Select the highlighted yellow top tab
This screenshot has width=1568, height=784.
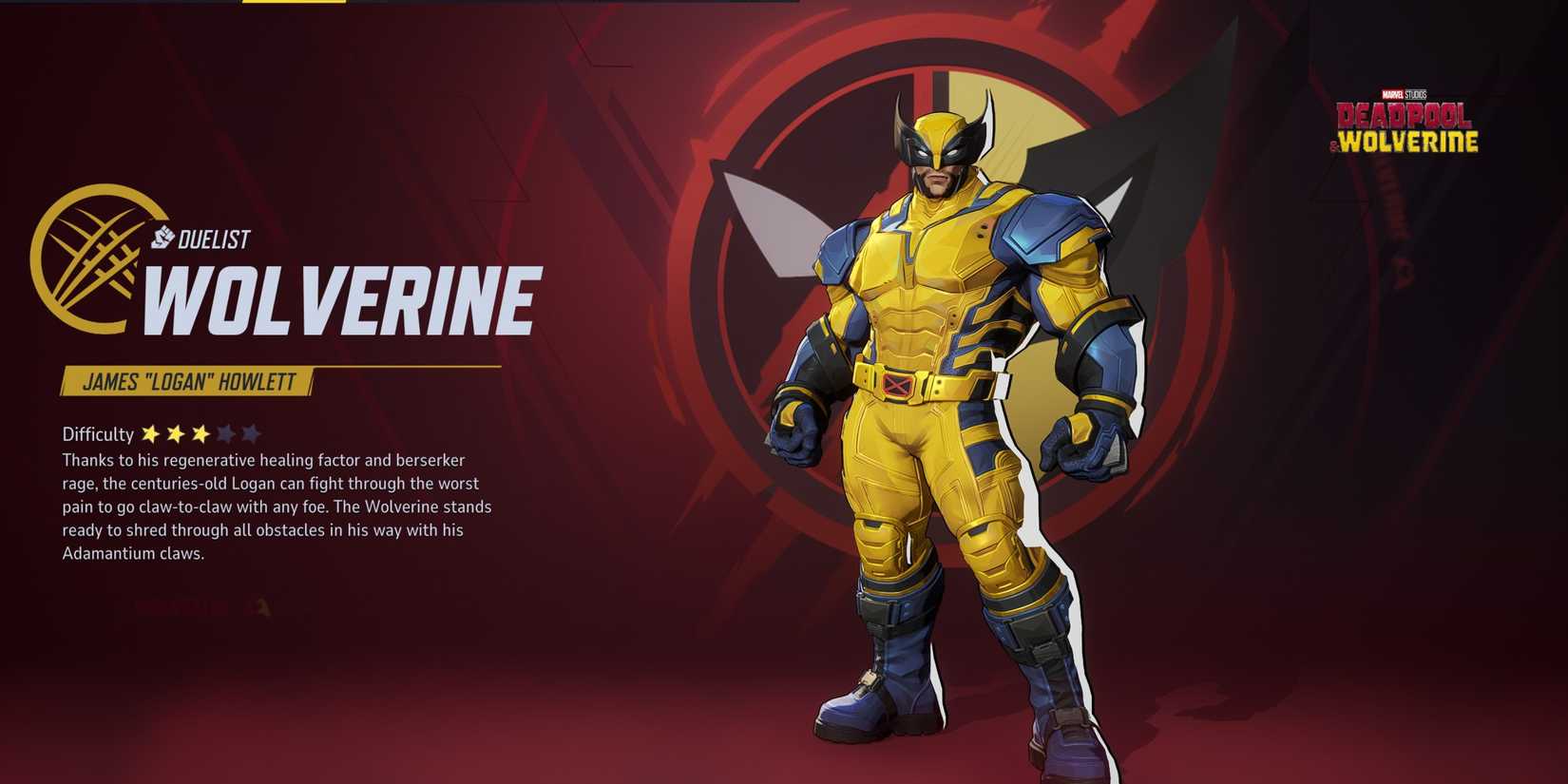pos(295,5)
